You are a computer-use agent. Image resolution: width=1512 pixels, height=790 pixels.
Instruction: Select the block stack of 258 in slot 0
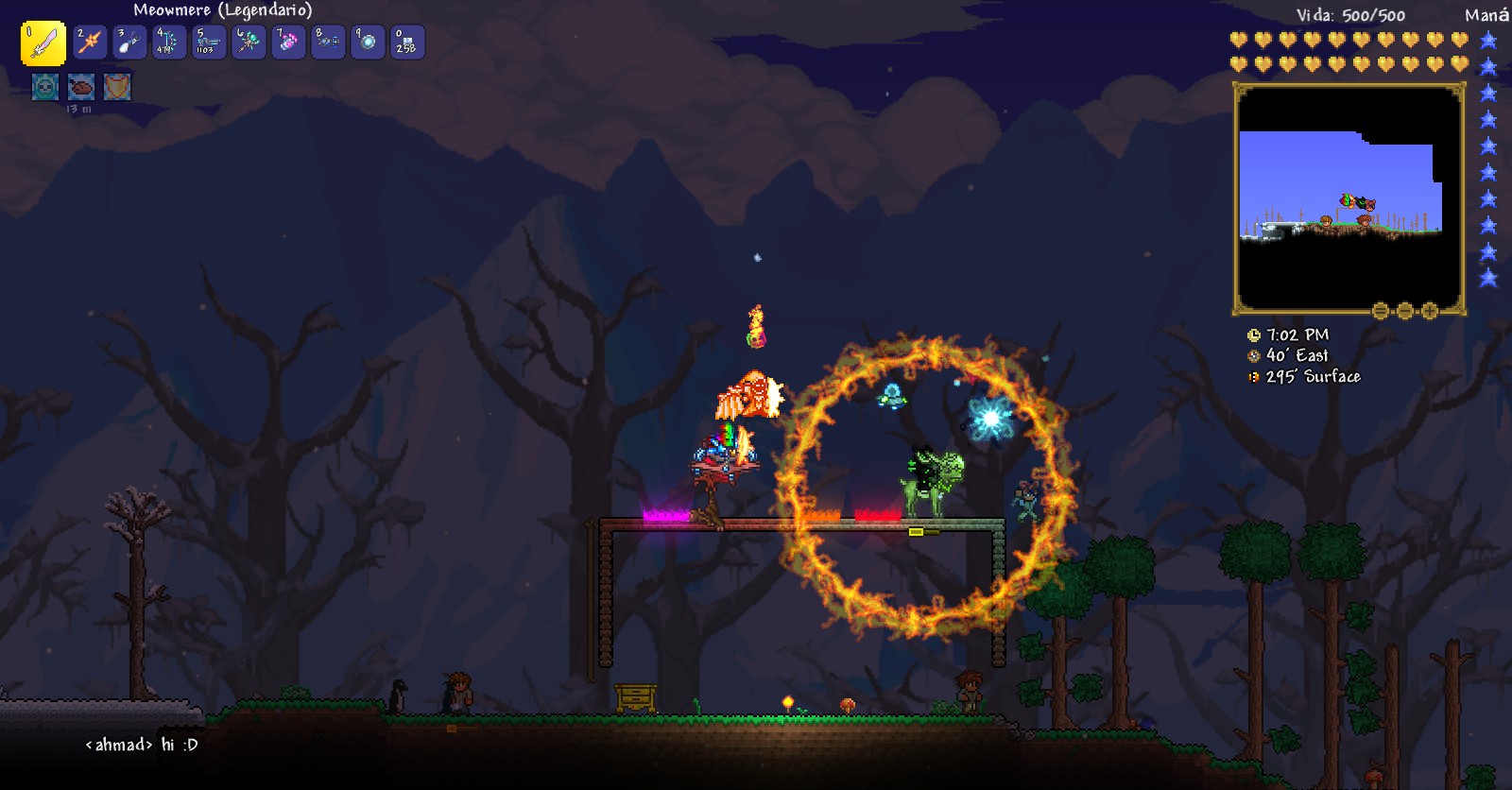[407, 43]
